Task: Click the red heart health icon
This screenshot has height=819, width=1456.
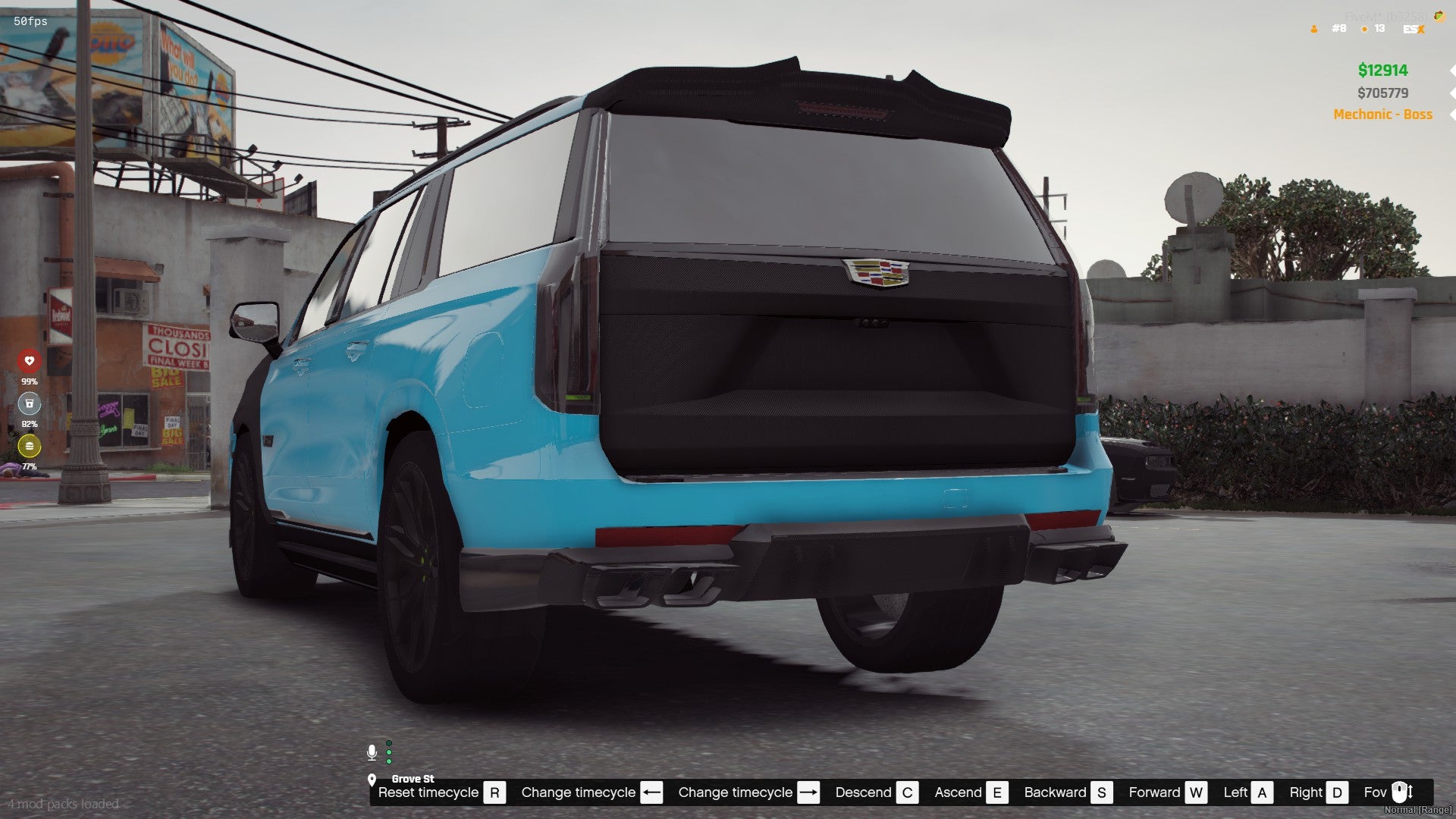Action: (x=30, y=361)
